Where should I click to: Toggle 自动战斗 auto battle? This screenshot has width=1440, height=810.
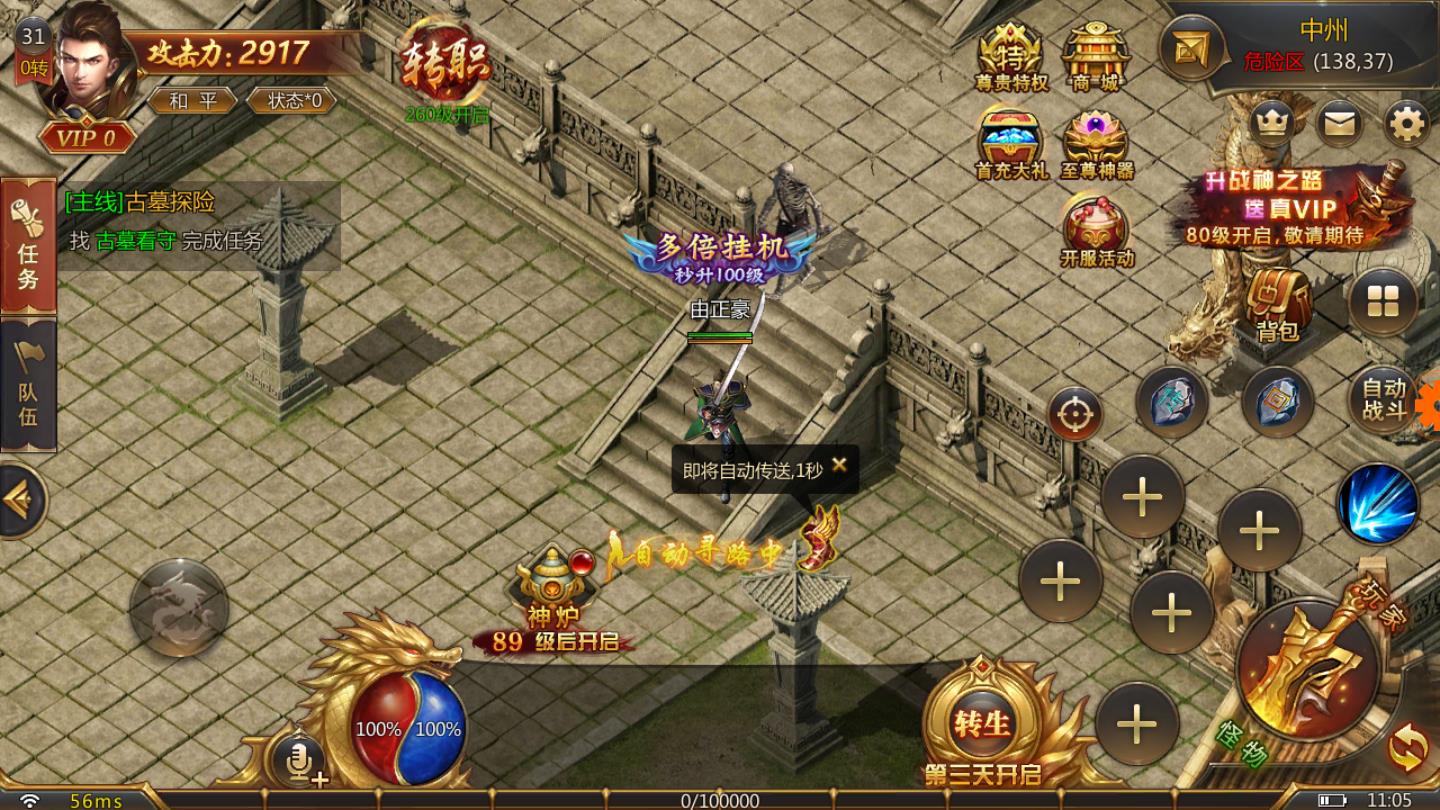[x=1384, y=400]
